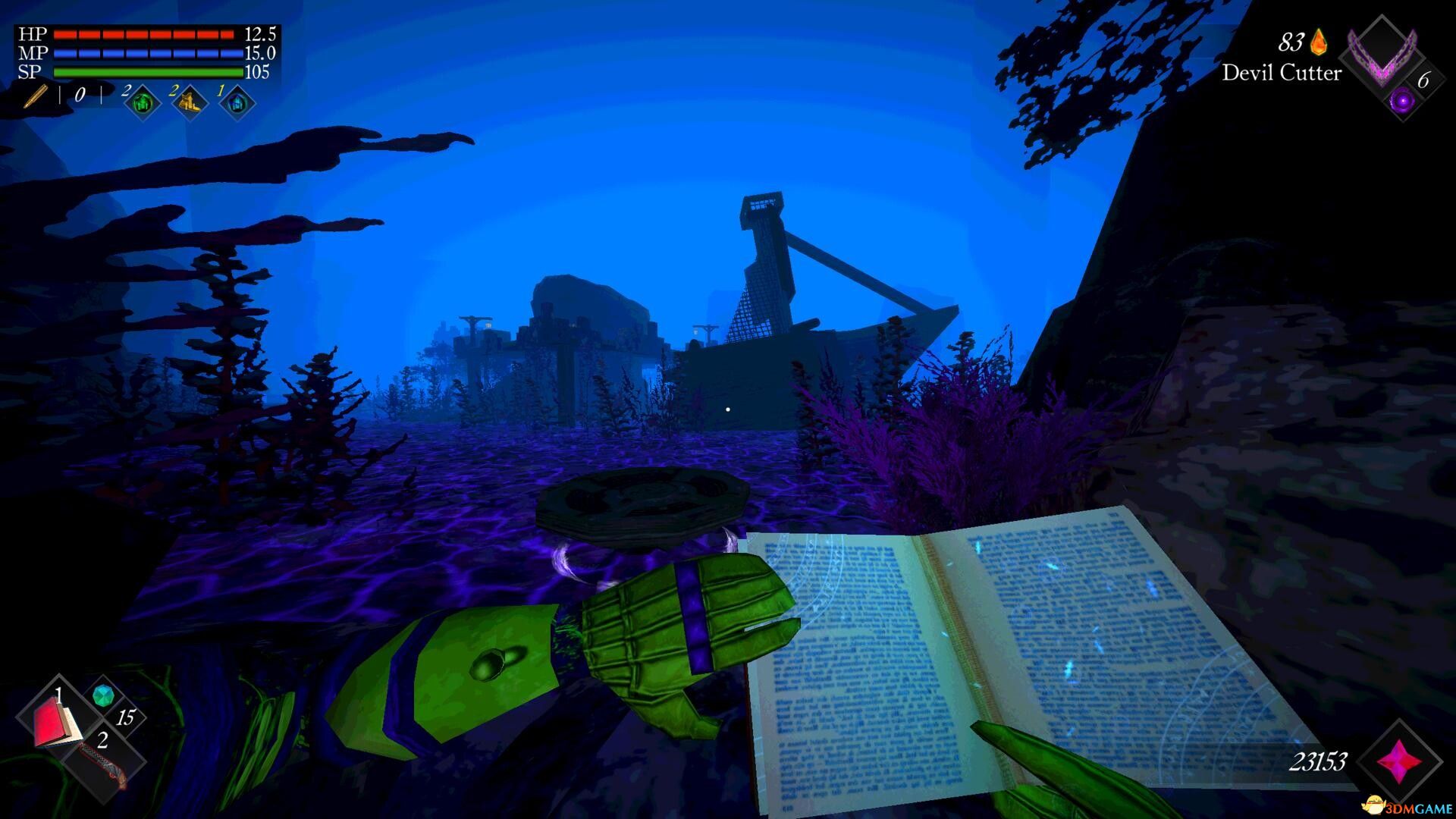1456x819 pixels.
Task: Expand the quick slot diamond showing 15
Action: point(126,717)
